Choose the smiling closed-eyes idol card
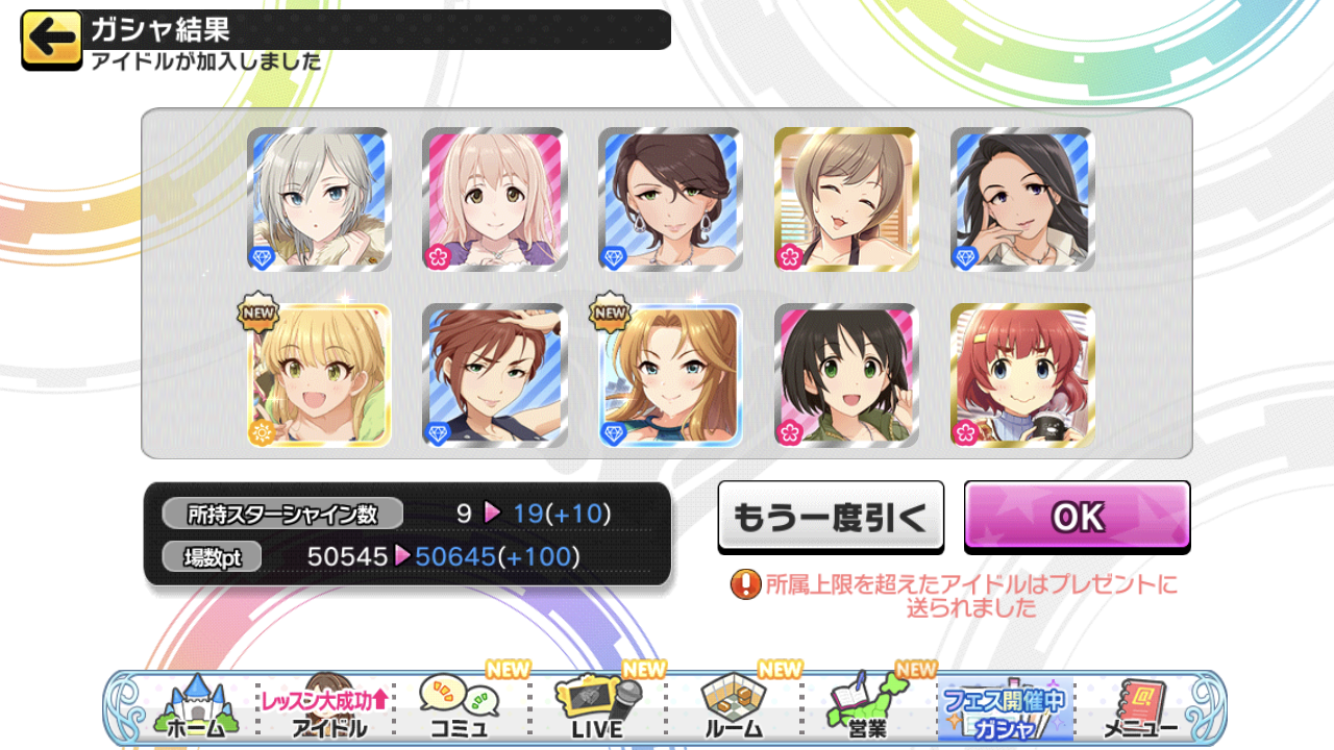 pos(846,199)
